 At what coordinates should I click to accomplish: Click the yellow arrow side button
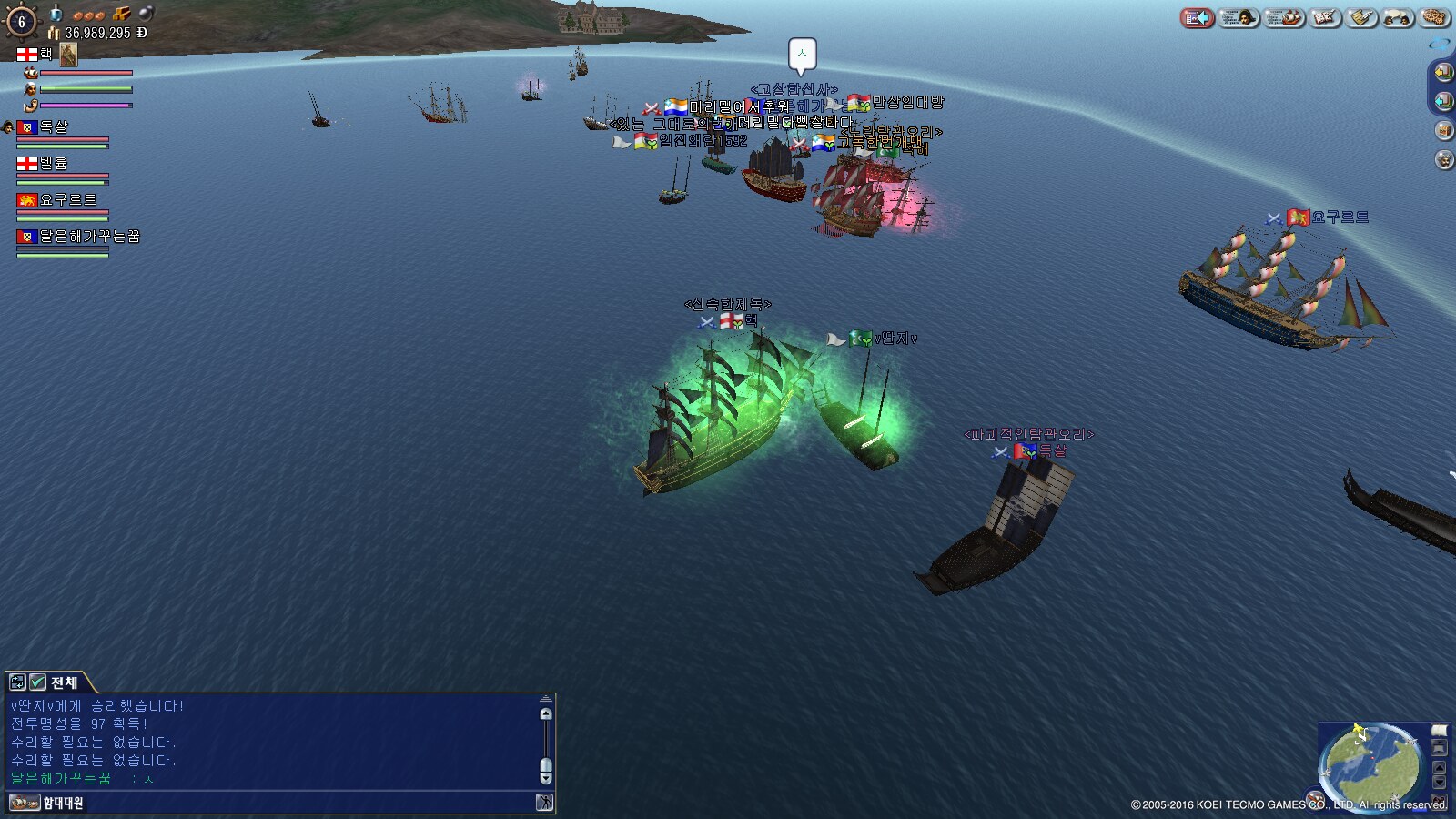tap(1443, 72)
